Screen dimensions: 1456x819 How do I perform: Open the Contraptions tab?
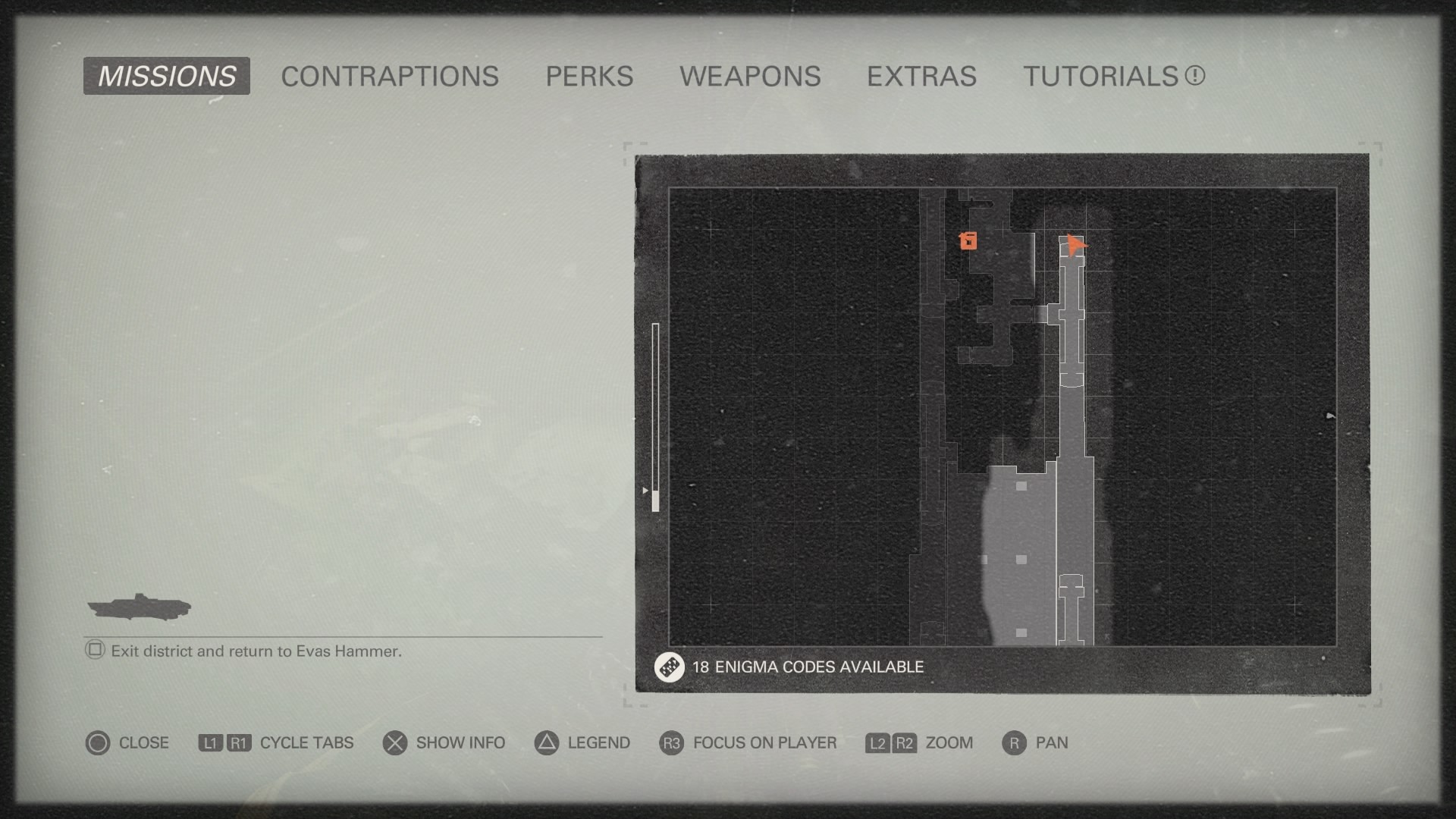pyautogui.click(x=390, y=76)
